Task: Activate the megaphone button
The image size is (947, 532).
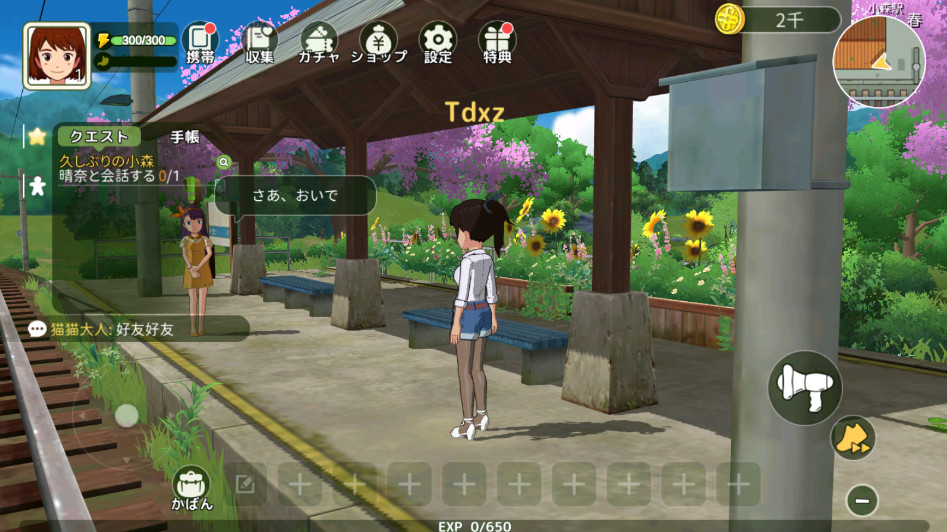Action: click(804, 387)
